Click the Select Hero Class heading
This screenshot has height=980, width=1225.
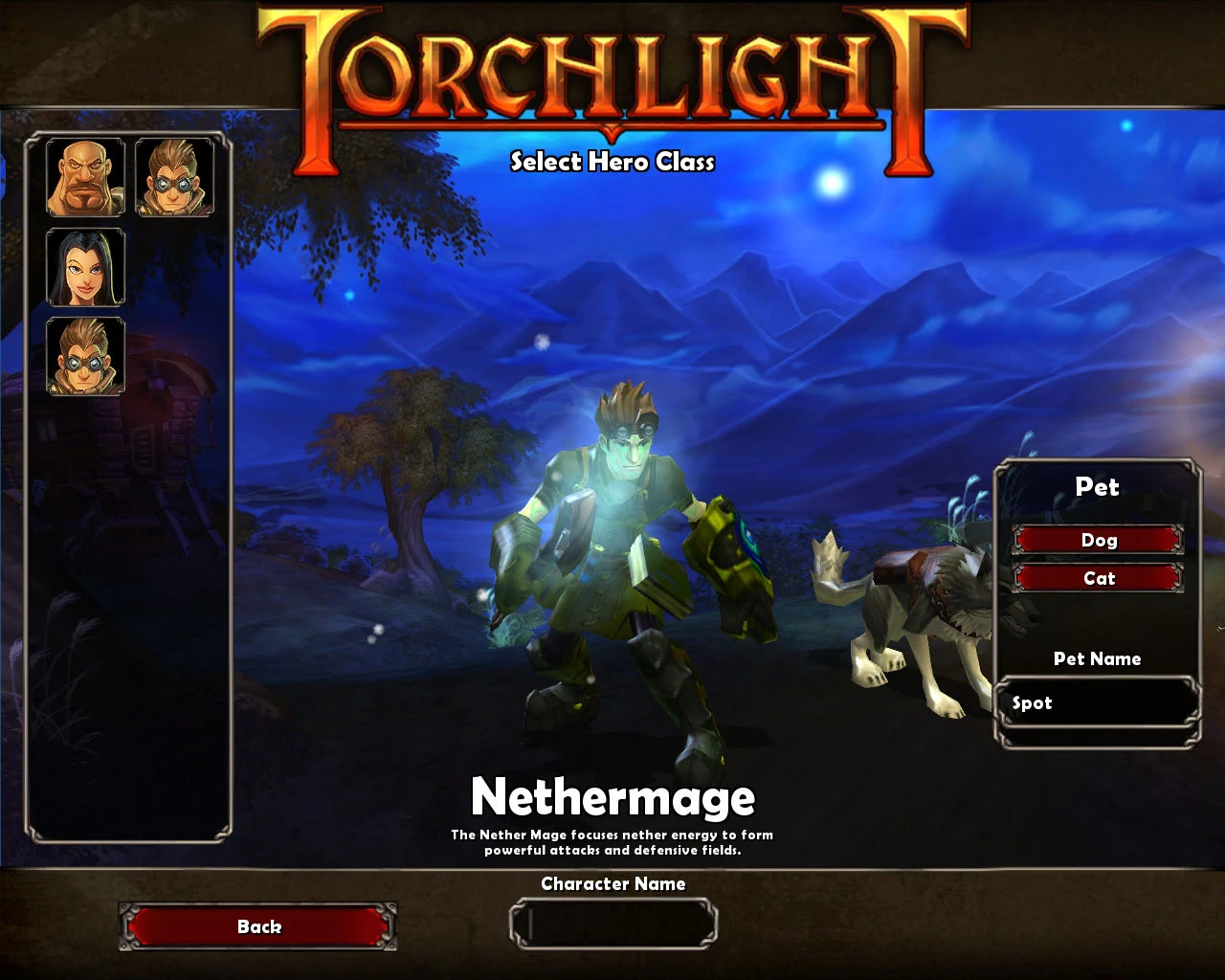(612, 163)
